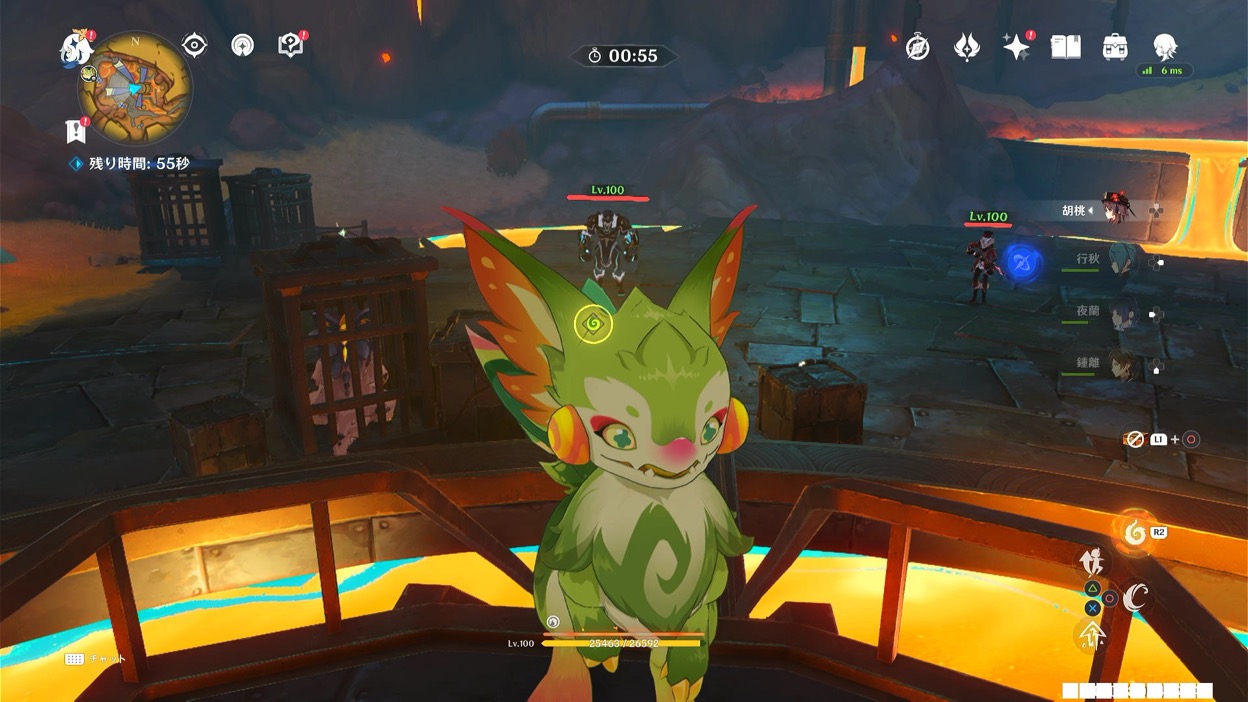This screenshot has height=702, width=1248.
Task: Switch to party member 鍾離
Action: click(1123, 366)
